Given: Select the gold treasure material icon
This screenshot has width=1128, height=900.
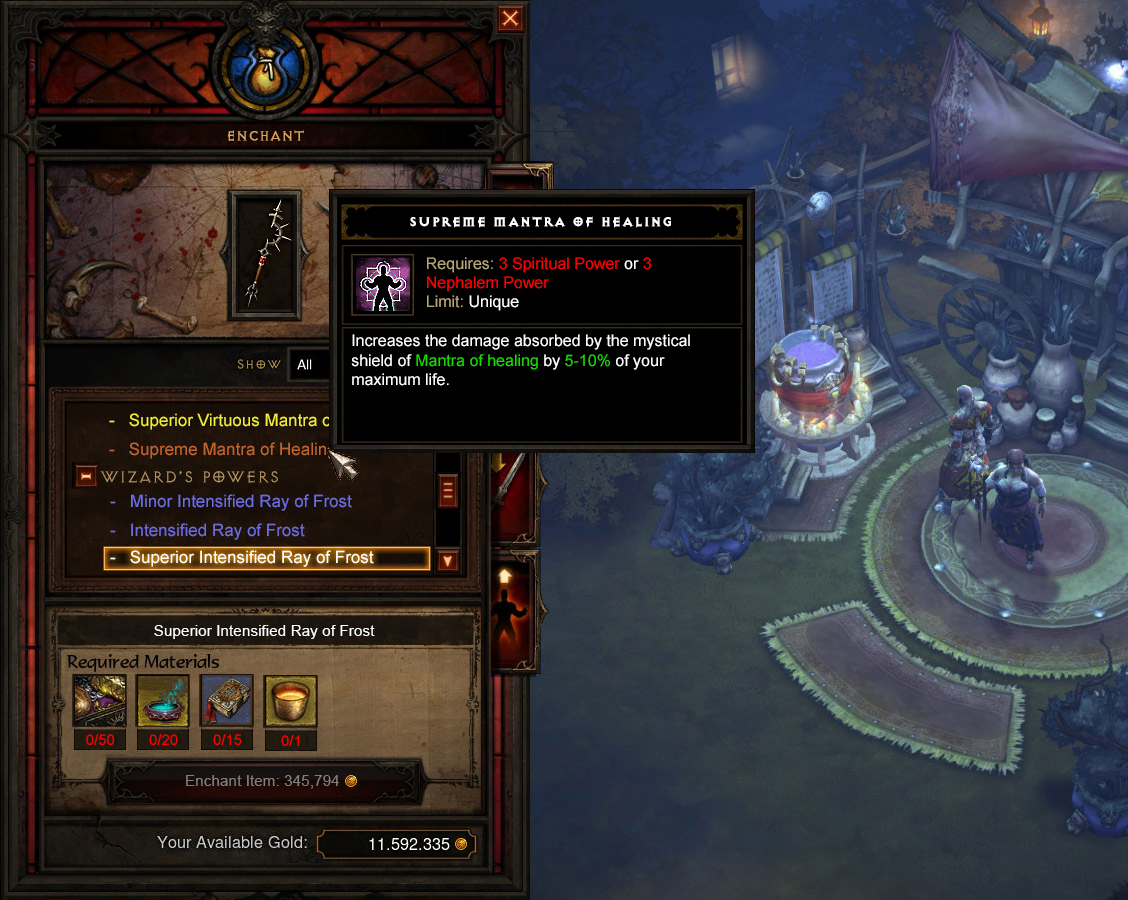Looking at the screenshot, I should (99, 700).
